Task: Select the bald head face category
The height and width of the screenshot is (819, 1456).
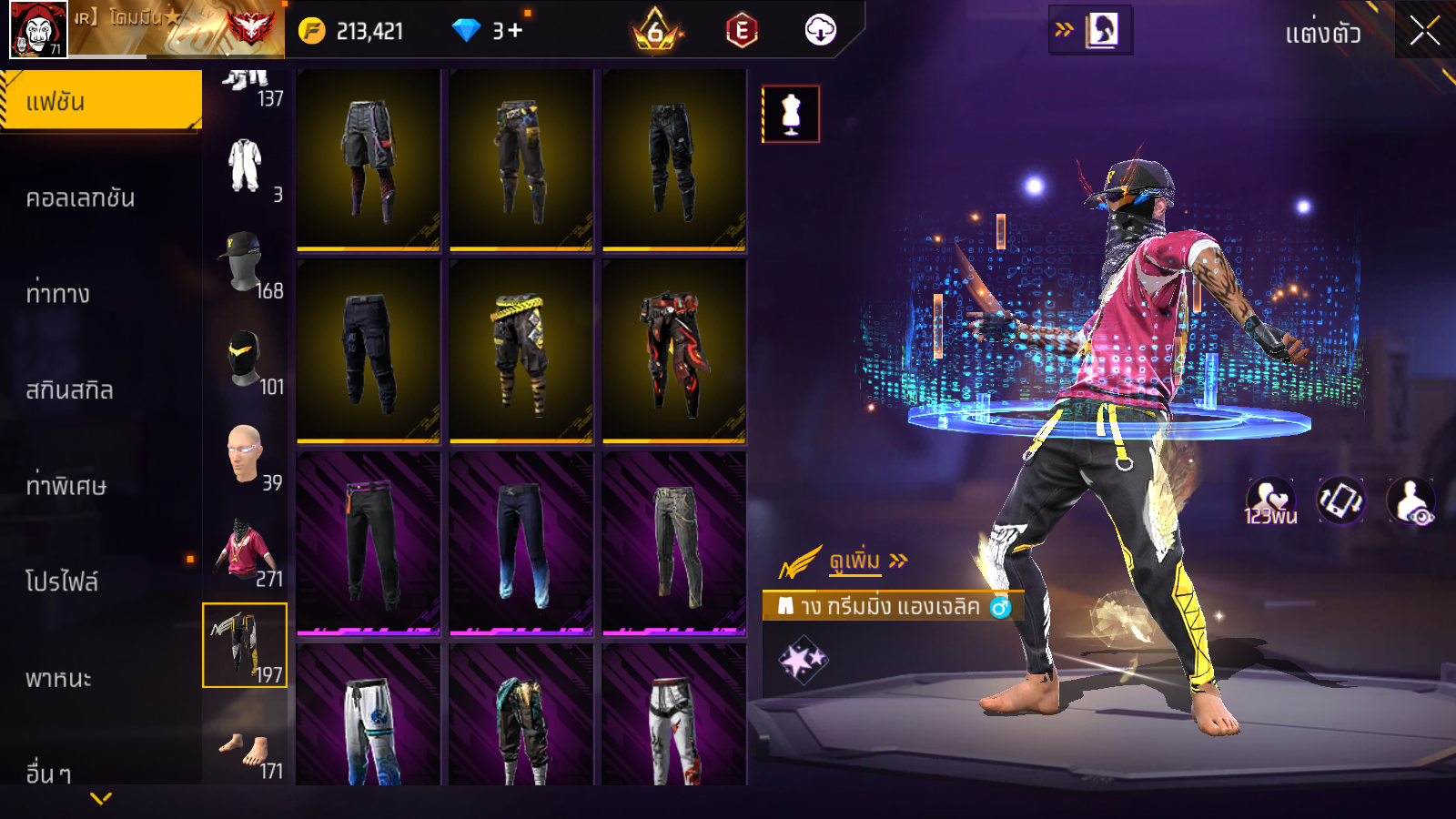Action: pos(245,455)
